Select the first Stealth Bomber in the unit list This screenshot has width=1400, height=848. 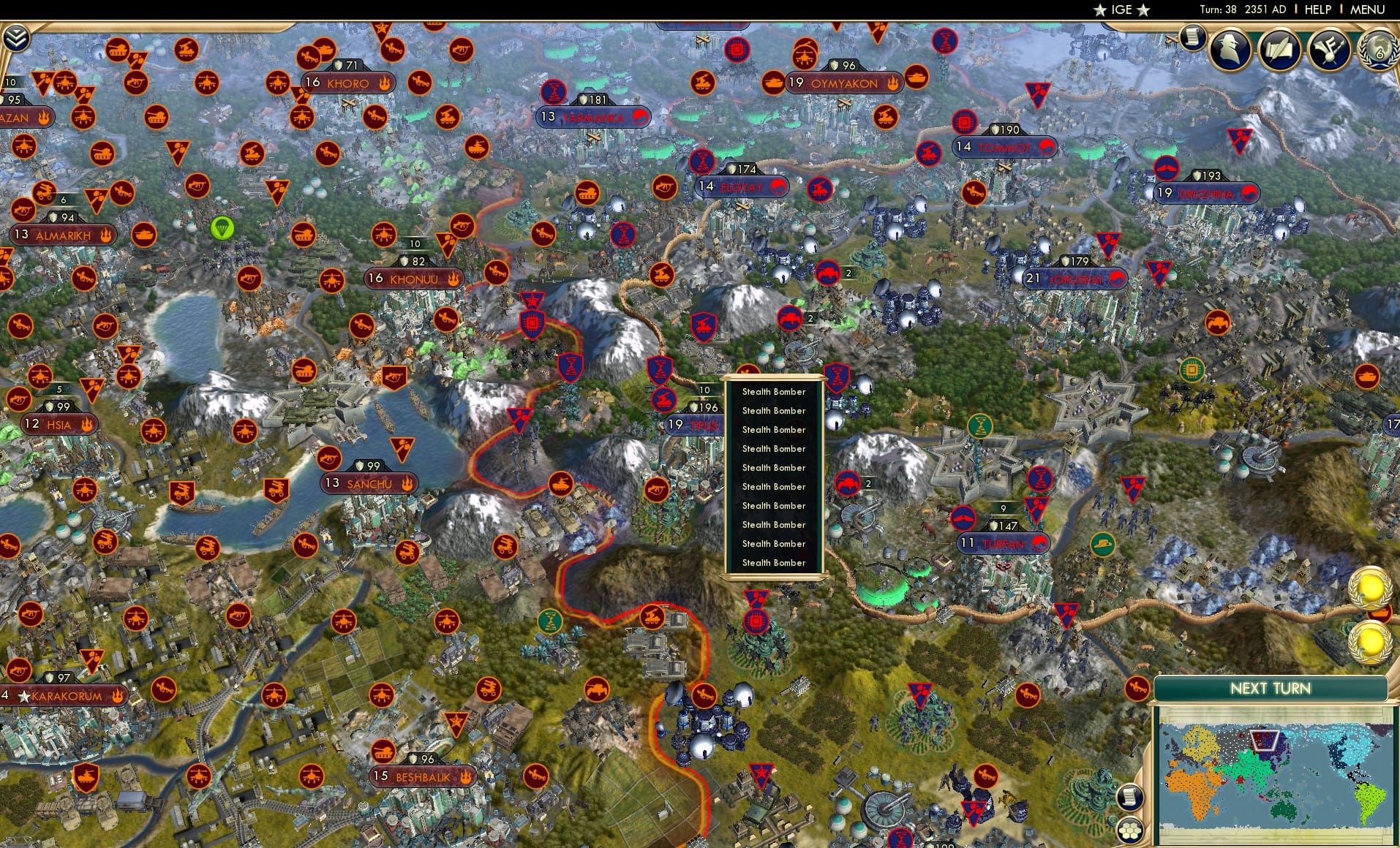[x=772, y=392]
